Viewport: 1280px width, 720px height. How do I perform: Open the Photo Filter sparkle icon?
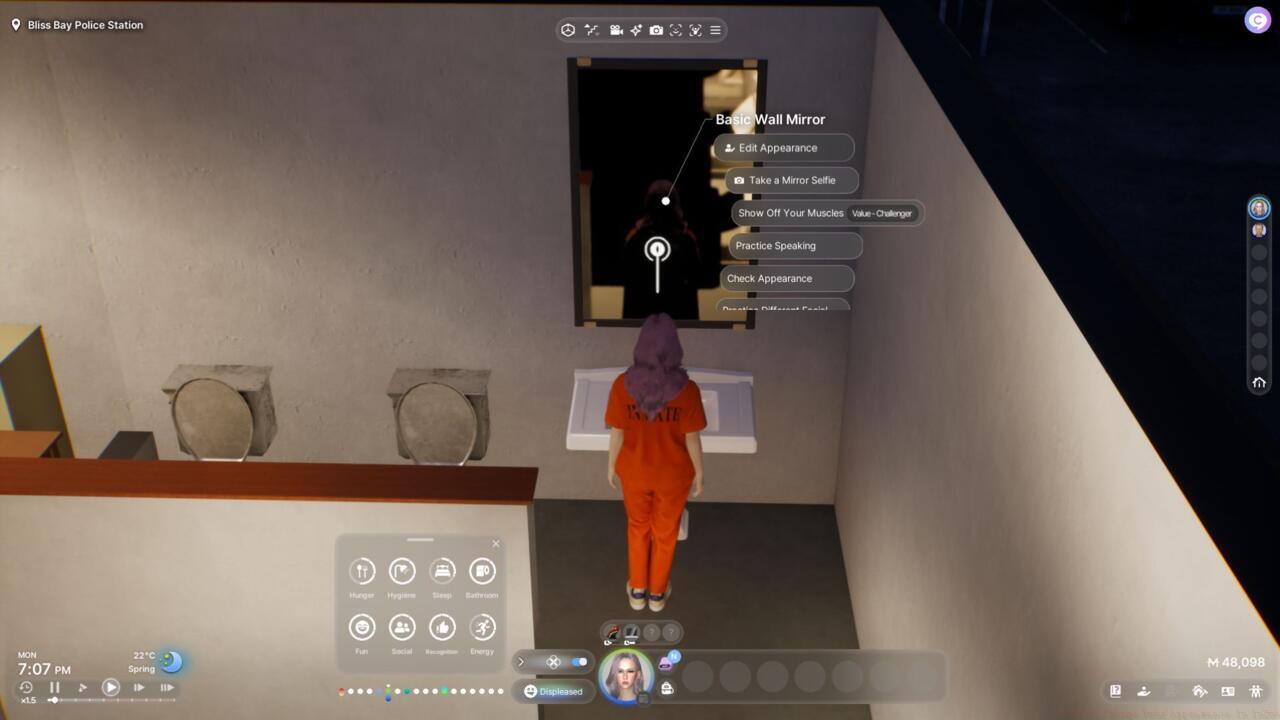[636, 30]
